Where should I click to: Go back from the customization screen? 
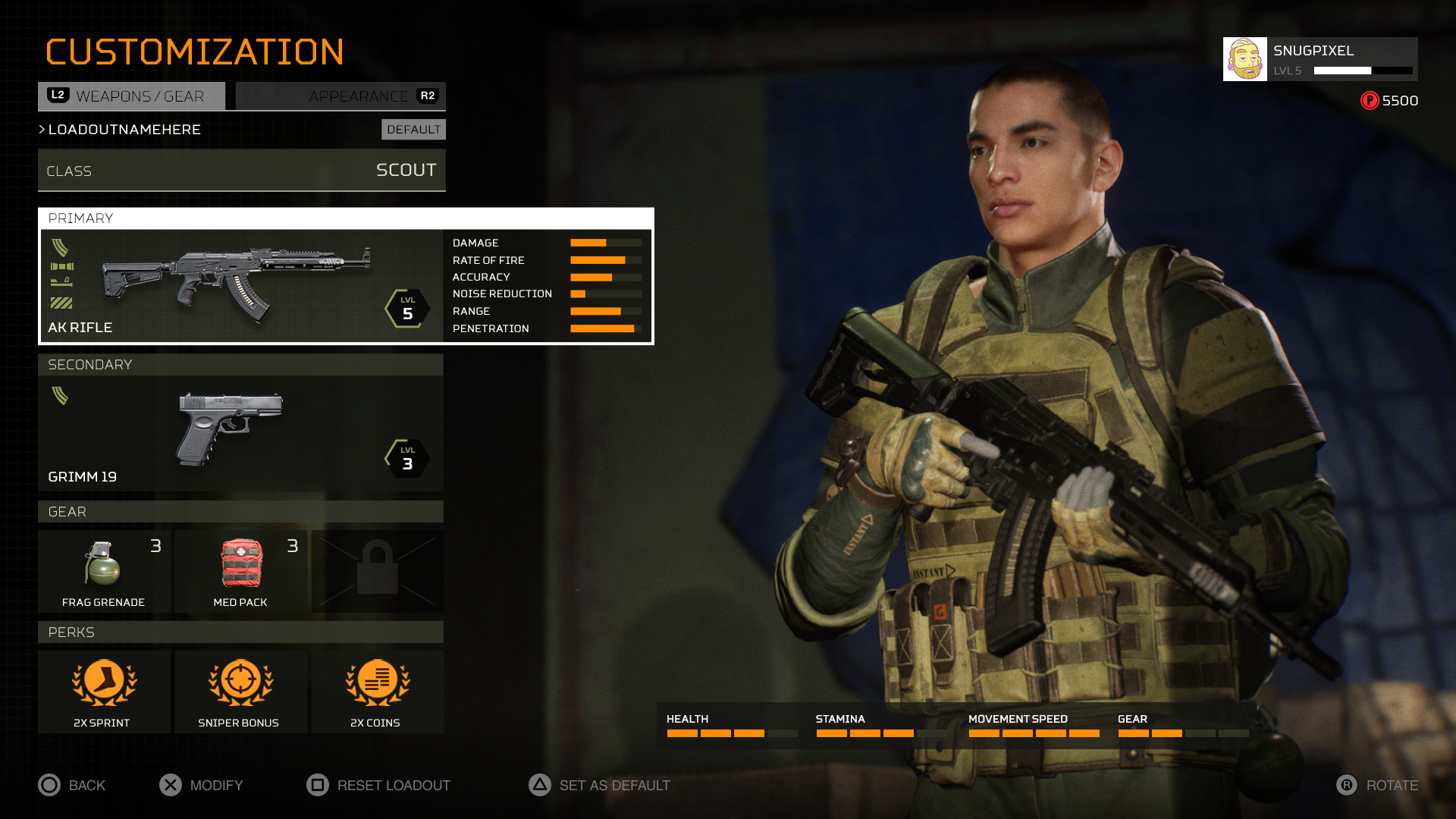[x=72, y=785]
